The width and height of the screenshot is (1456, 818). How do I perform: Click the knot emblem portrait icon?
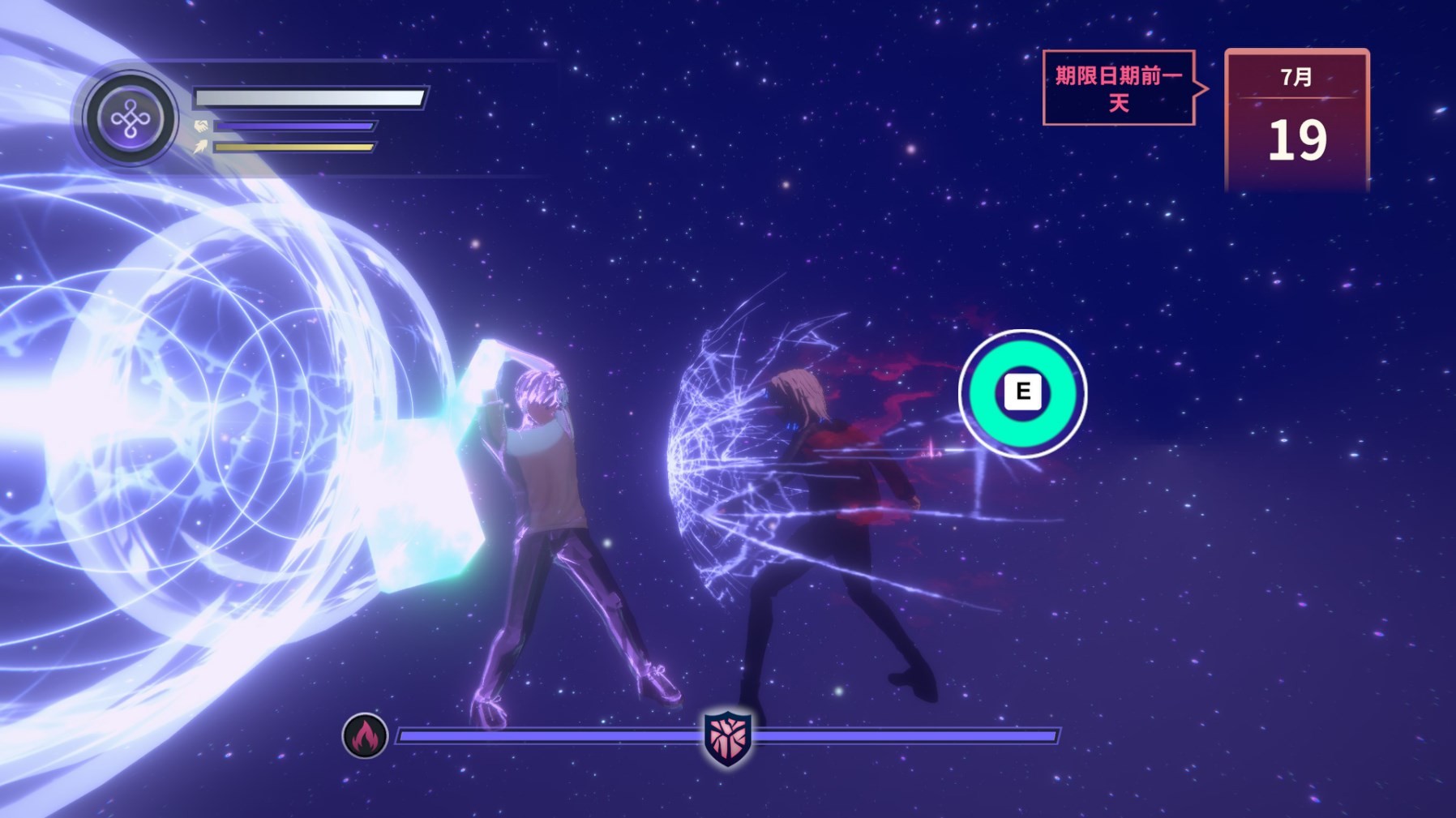[130, 119]
